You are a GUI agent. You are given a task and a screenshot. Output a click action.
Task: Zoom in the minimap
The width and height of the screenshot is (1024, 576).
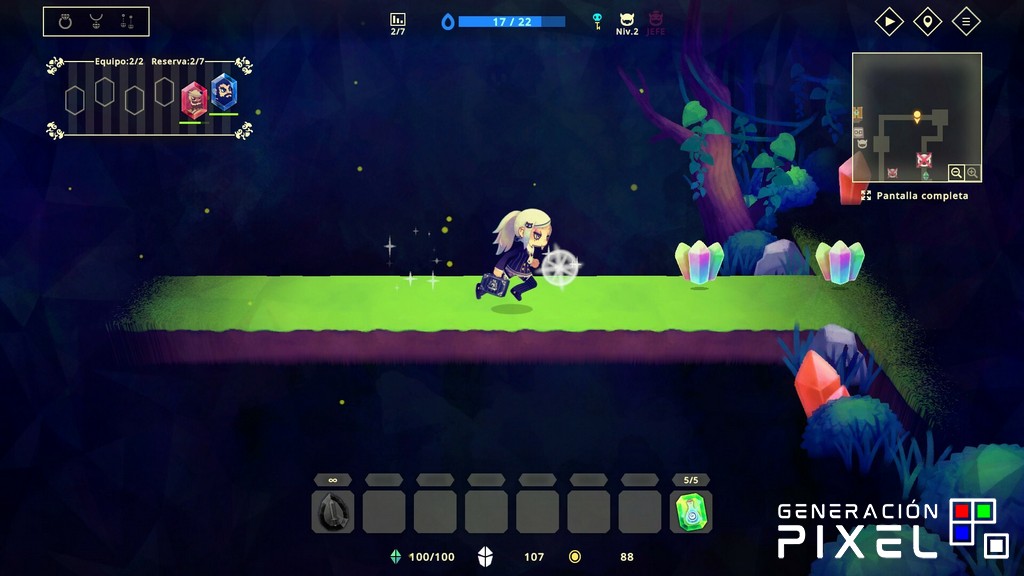972,173
